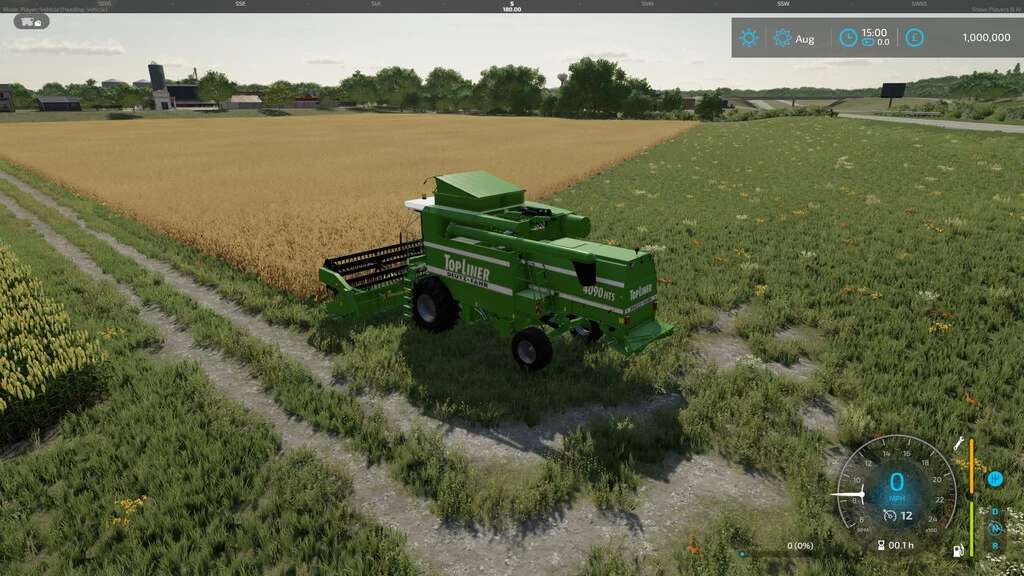Toggle the gearbox shifter icon

pyautogui.click(x=994, y=479)
